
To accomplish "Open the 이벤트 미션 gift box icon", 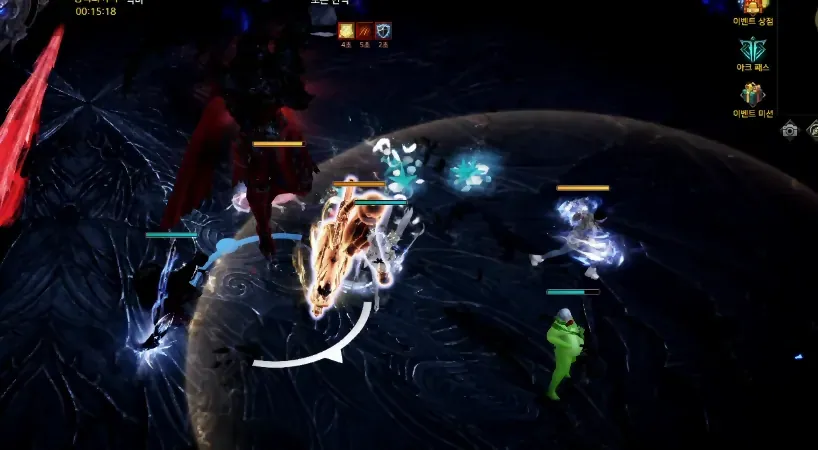I will [753, 95].
